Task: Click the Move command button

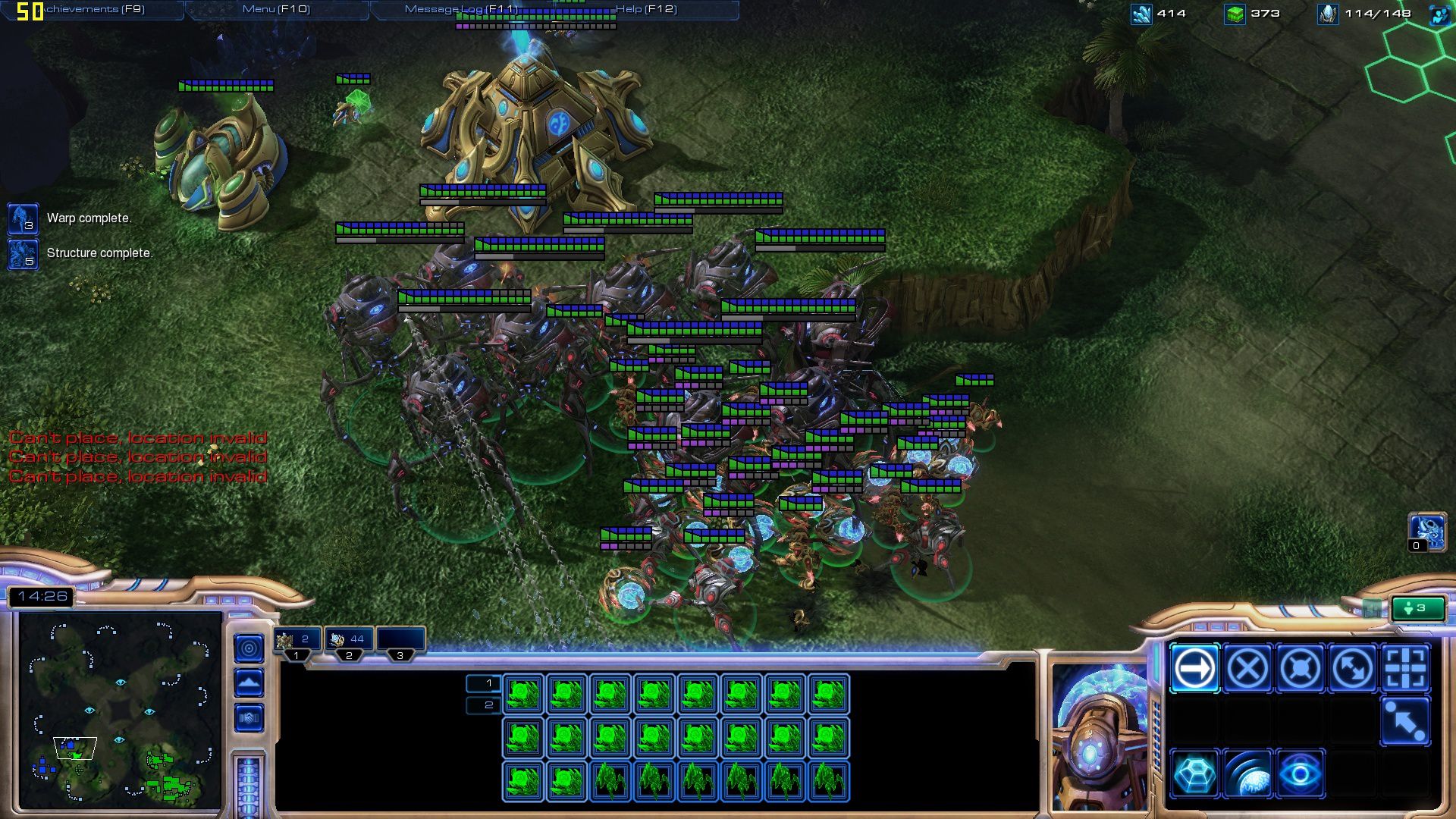Action: (x=1194, y=669)
